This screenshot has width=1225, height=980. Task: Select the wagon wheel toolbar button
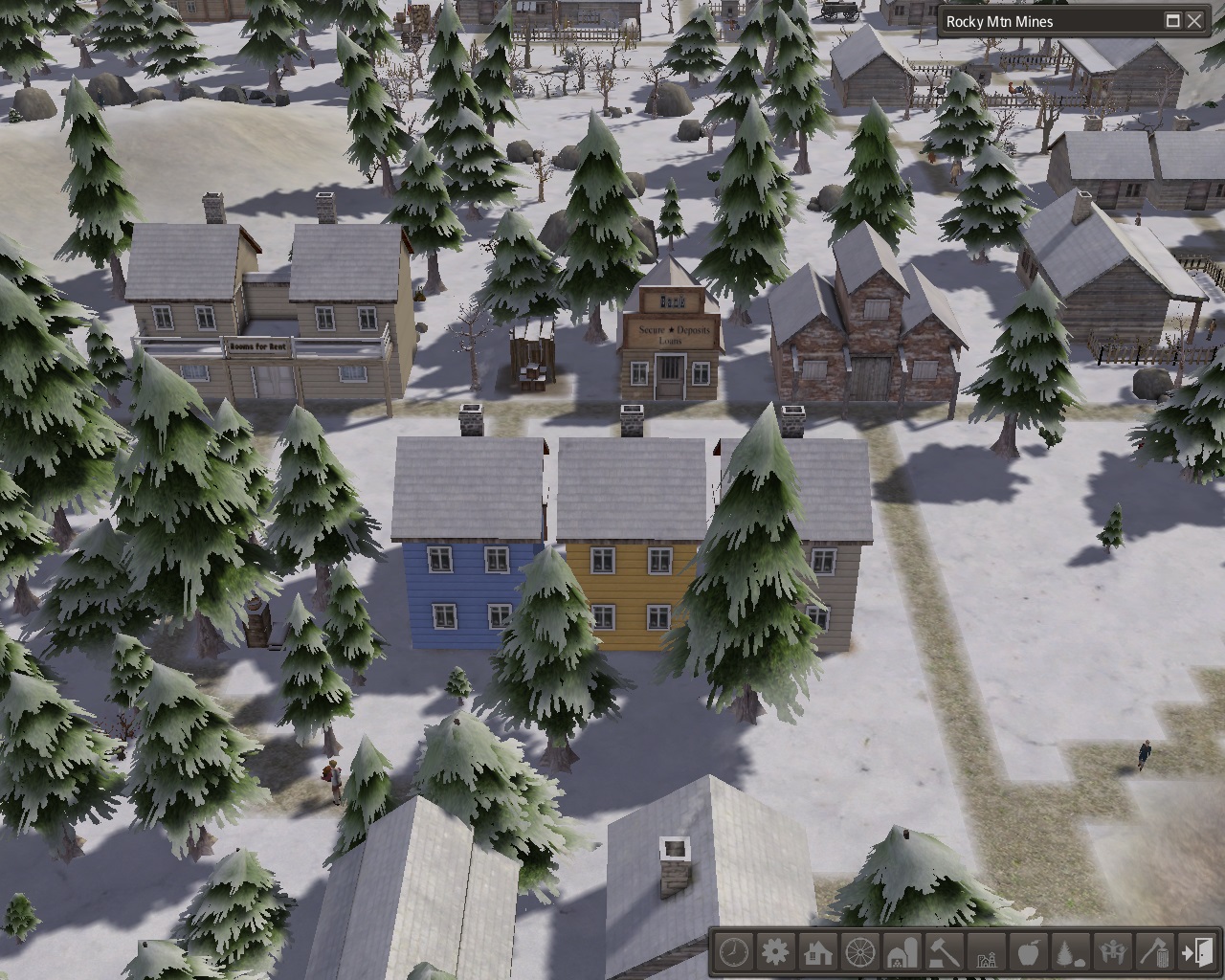(860, 952)
